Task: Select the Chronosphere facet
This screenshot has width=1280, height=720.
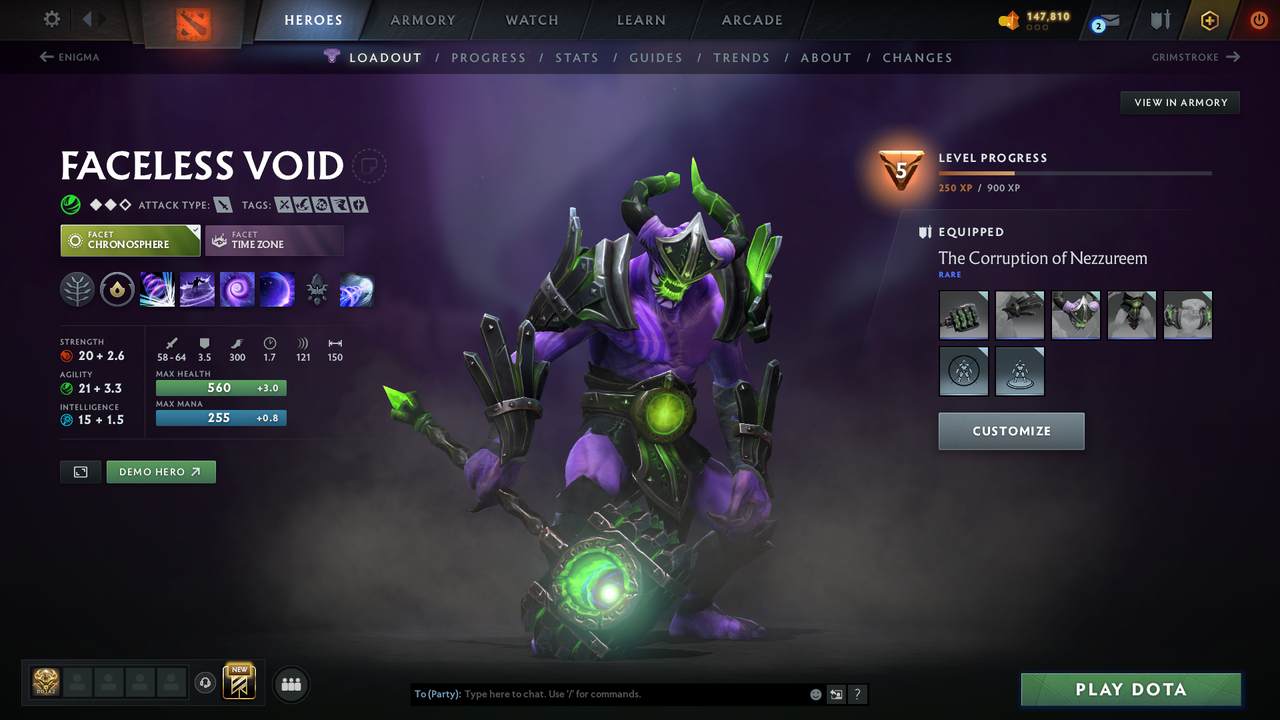Action: tap(130, 240)
